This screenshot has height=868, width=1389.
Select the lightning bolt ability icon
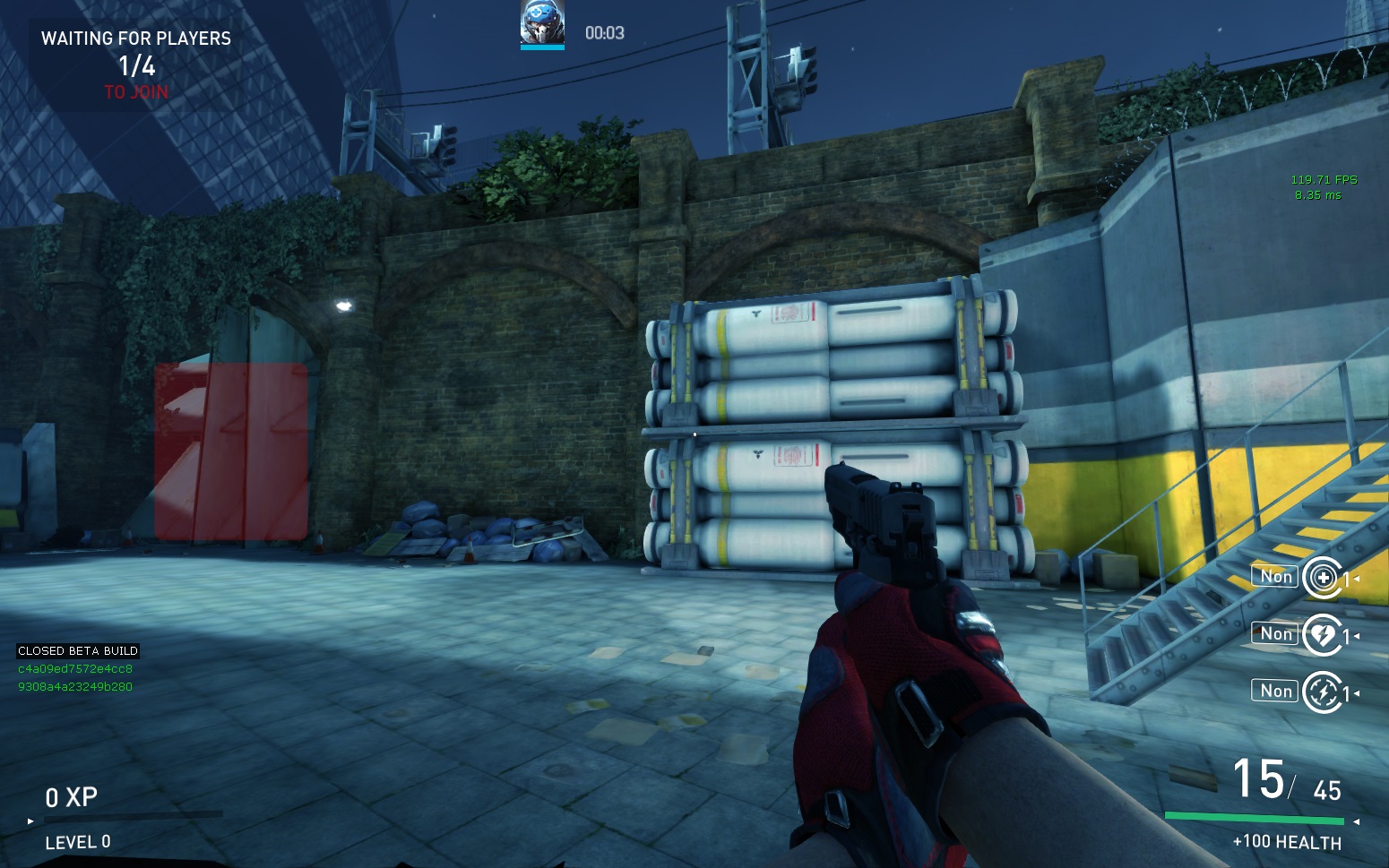click(1323, 692)
